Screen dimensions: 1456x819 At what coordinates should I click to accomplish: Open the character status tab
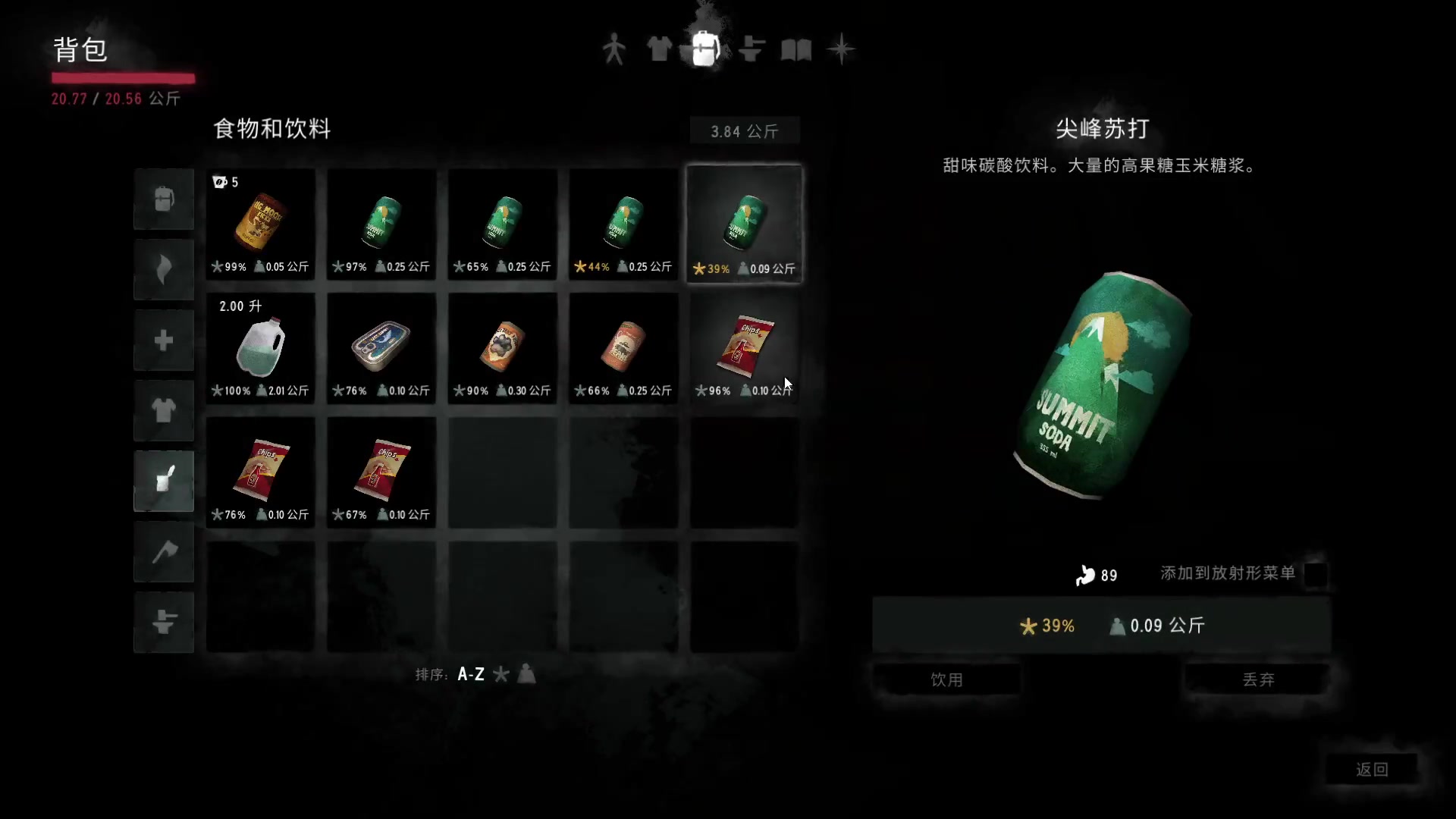[613, 49]
